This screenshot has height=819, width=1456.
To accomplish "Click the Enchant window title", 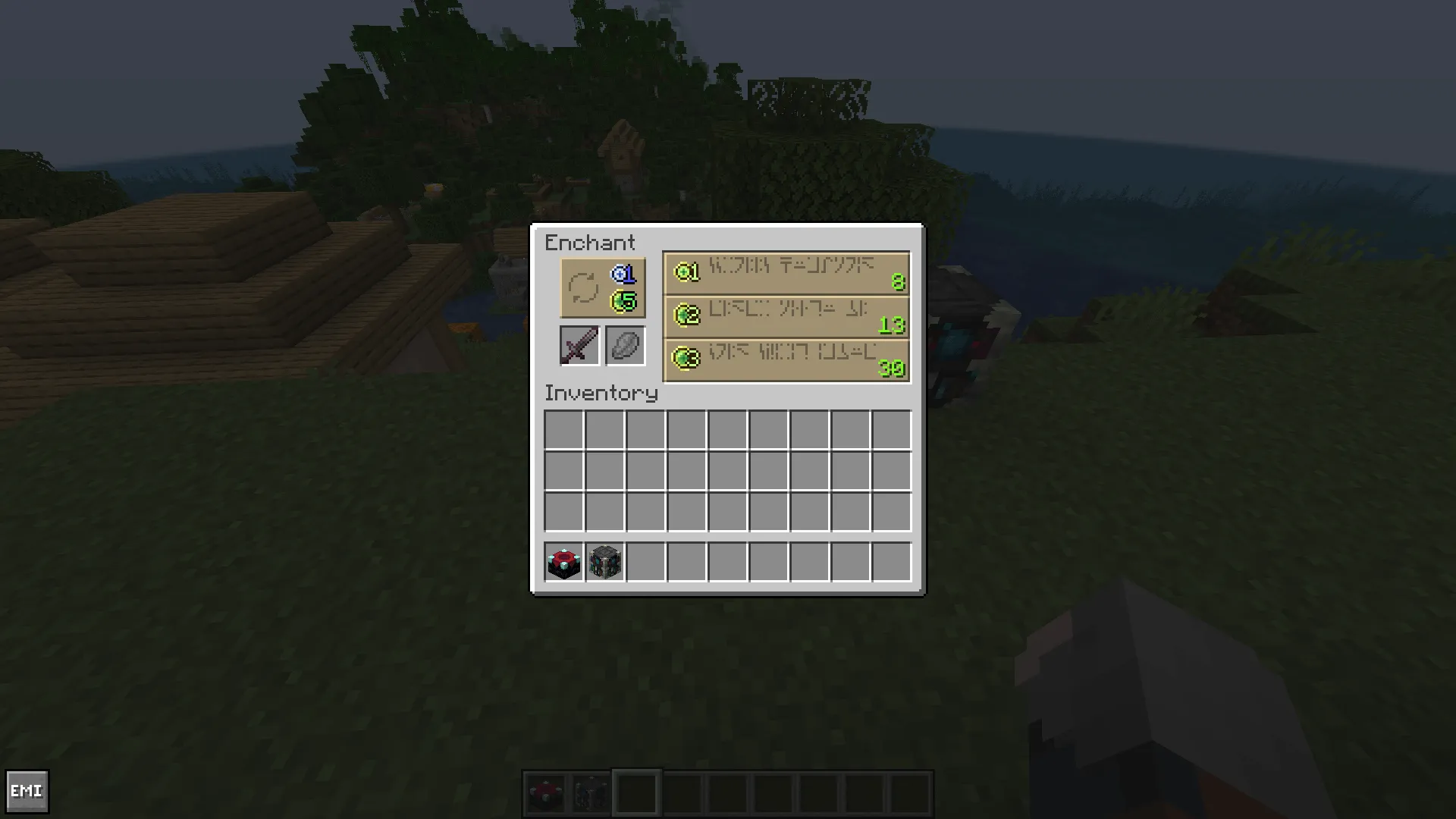I will [x=591, y=243].
